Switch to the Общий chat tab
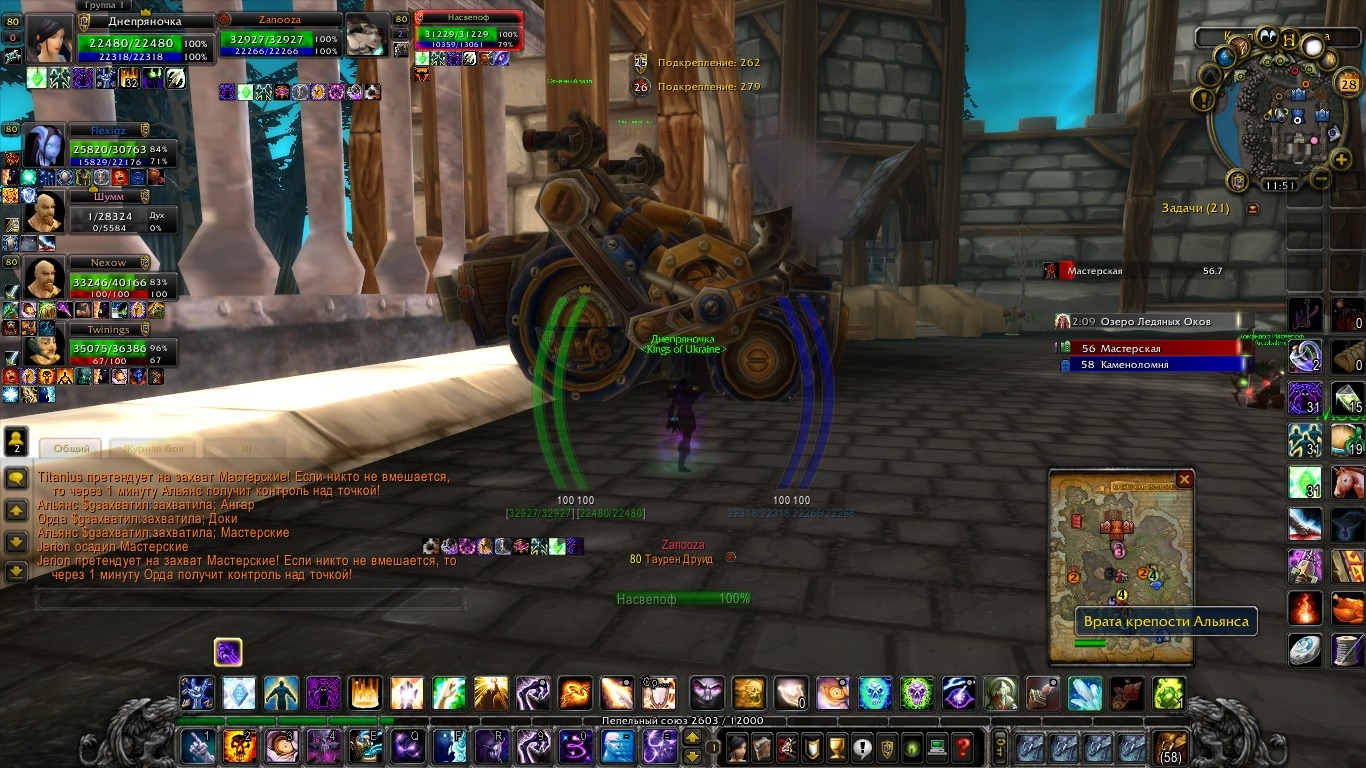This screenshot has height=768, width=1366. (71, 449)
